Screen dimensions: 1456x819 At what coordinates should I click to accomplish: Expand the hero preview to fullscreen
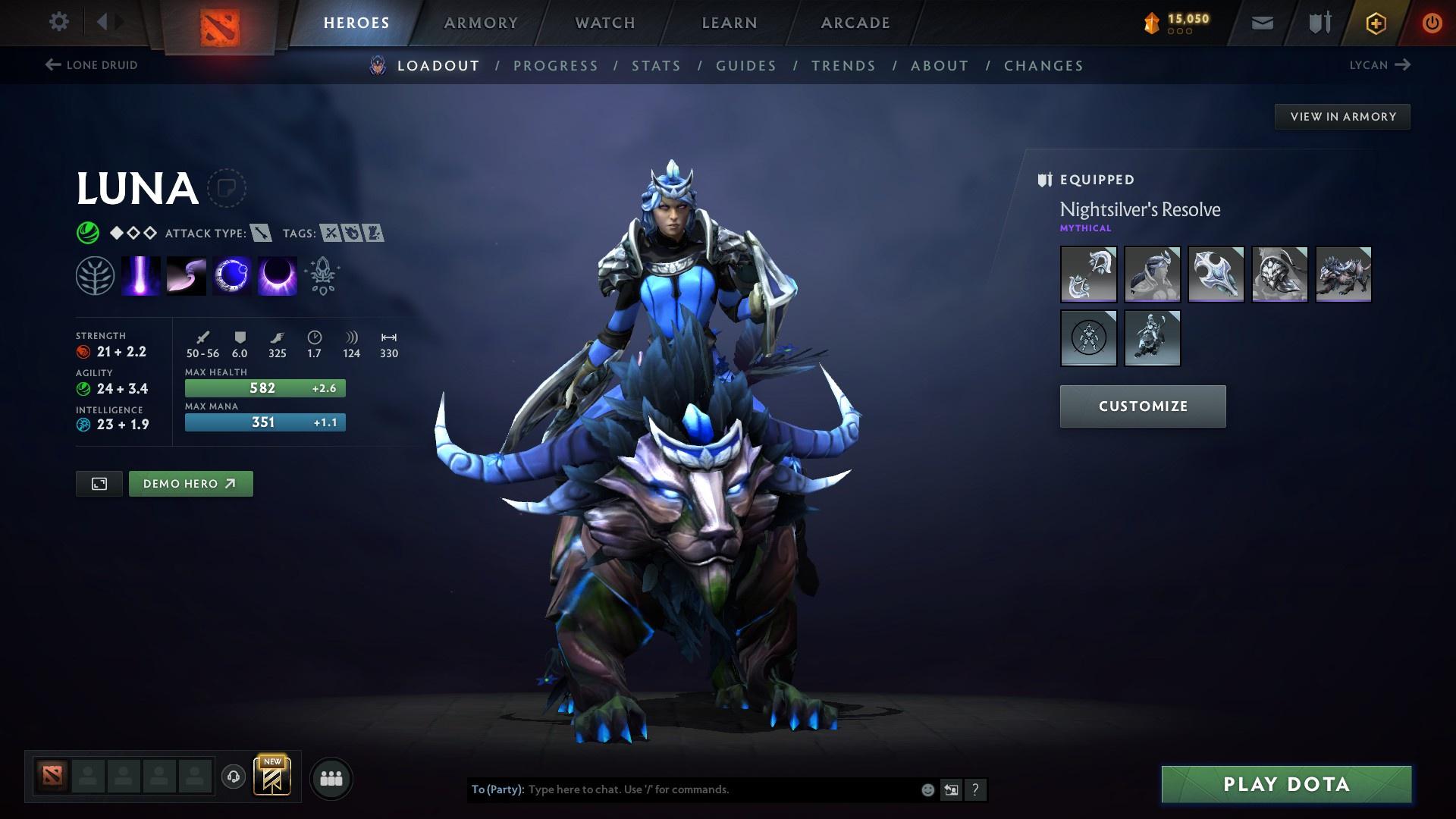pyautogui.click(x=99, y=483)
